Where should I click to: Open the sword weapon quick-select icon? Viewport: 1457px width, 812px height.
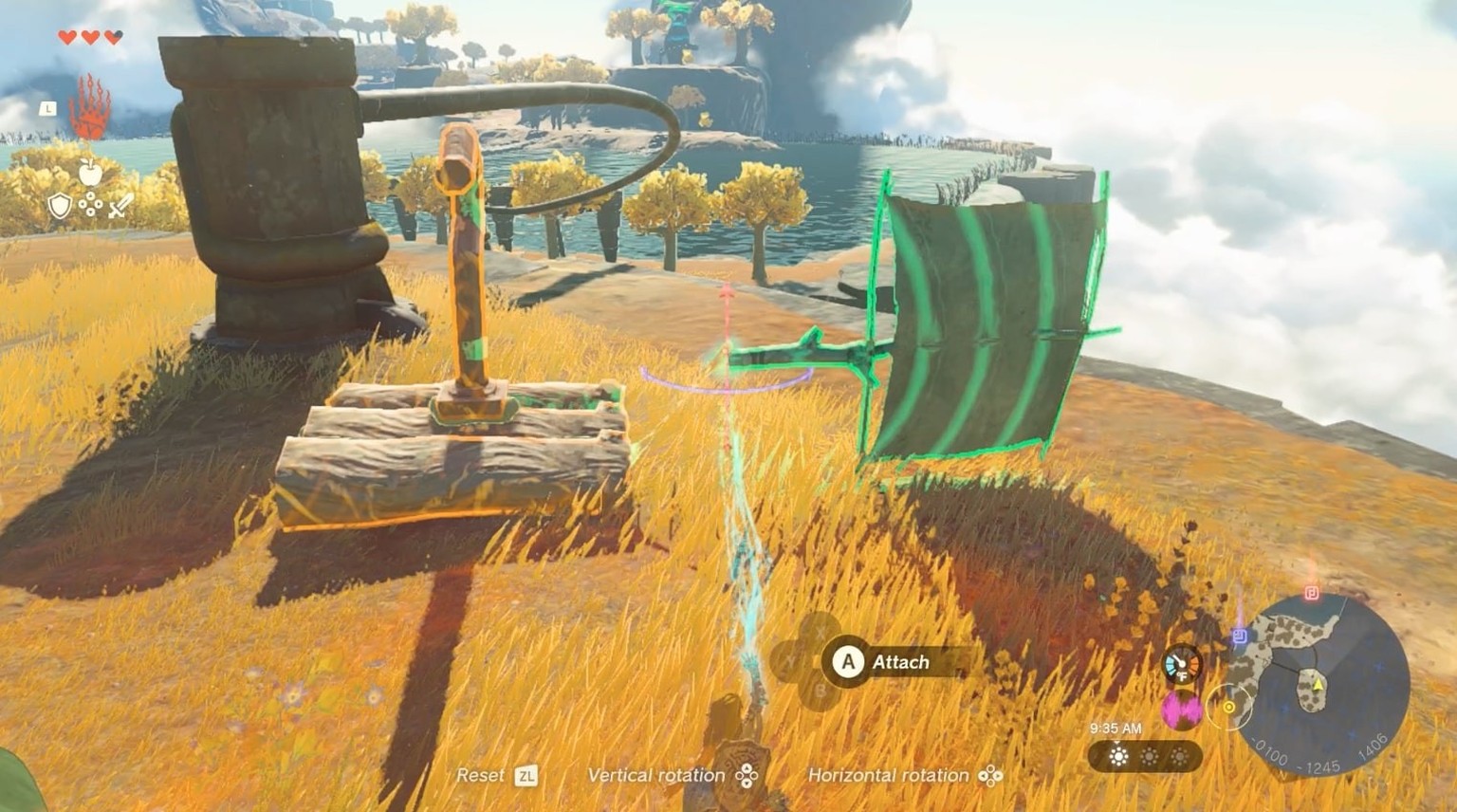(119, 206)
